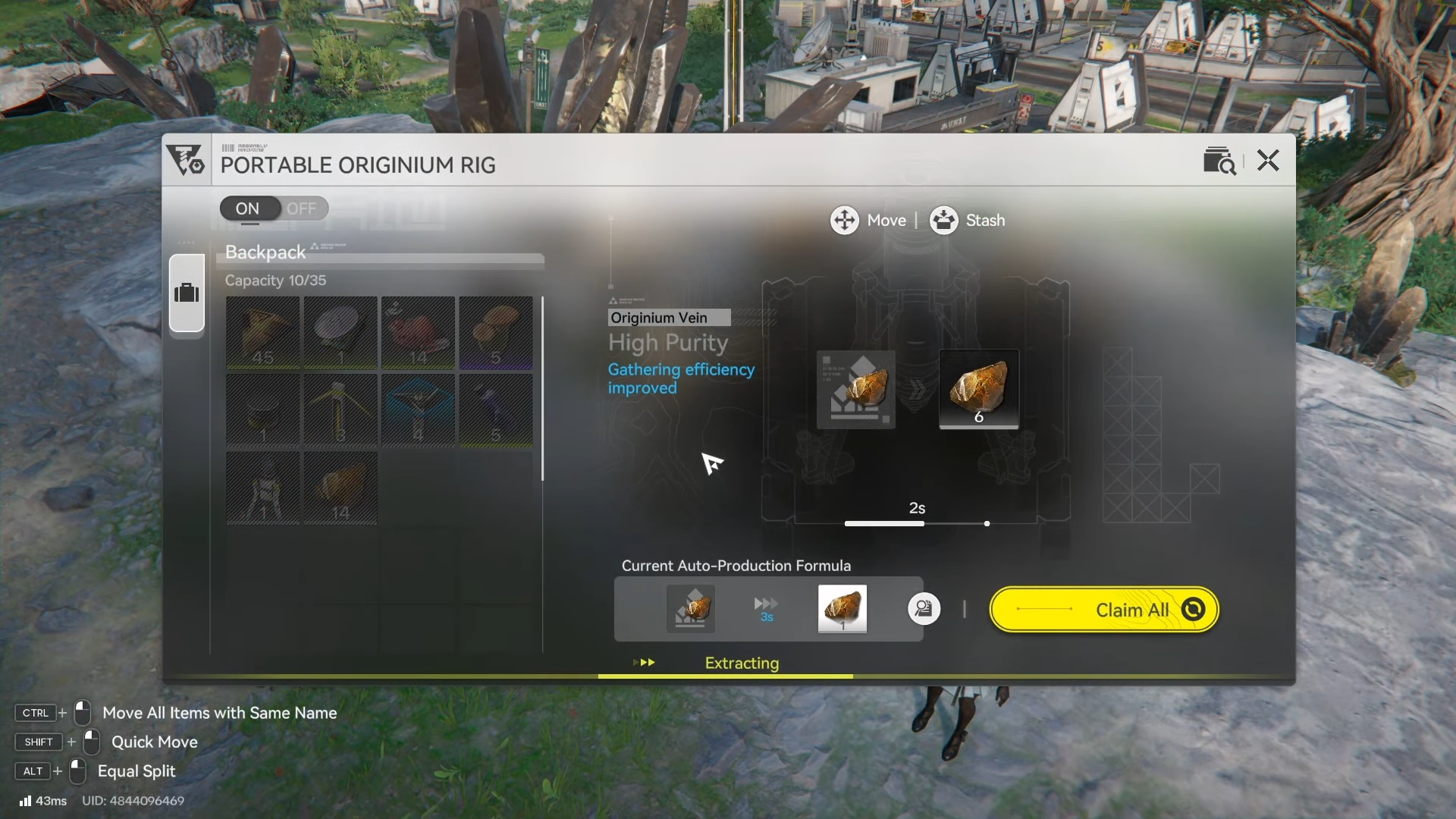Select the pickaxe-shaped backpack item
This screenshot has width=1456, height=819.
340,410
